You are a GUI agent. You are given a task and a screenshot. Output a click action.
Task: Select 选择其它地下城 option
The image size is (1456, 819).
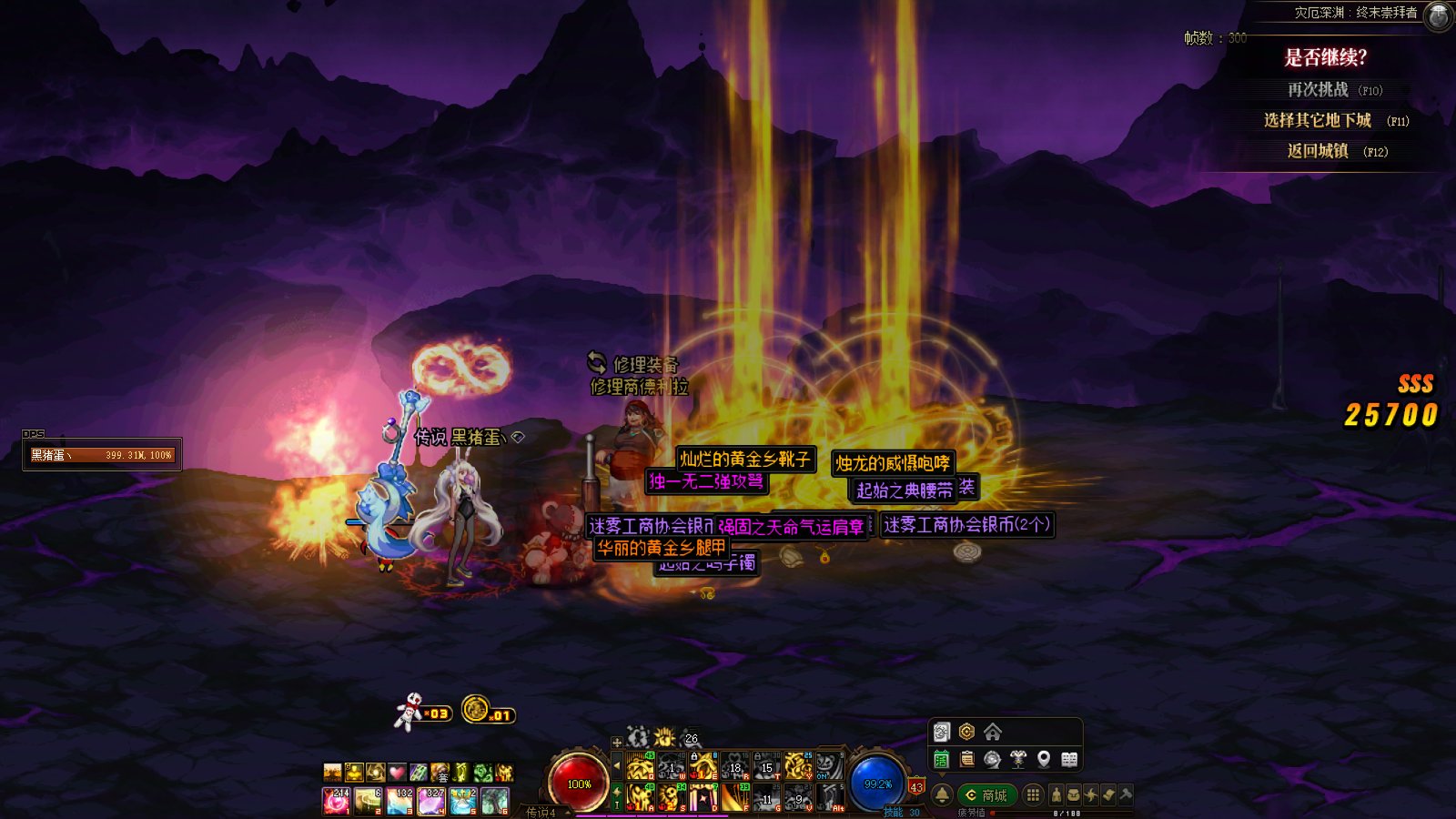1317,120
